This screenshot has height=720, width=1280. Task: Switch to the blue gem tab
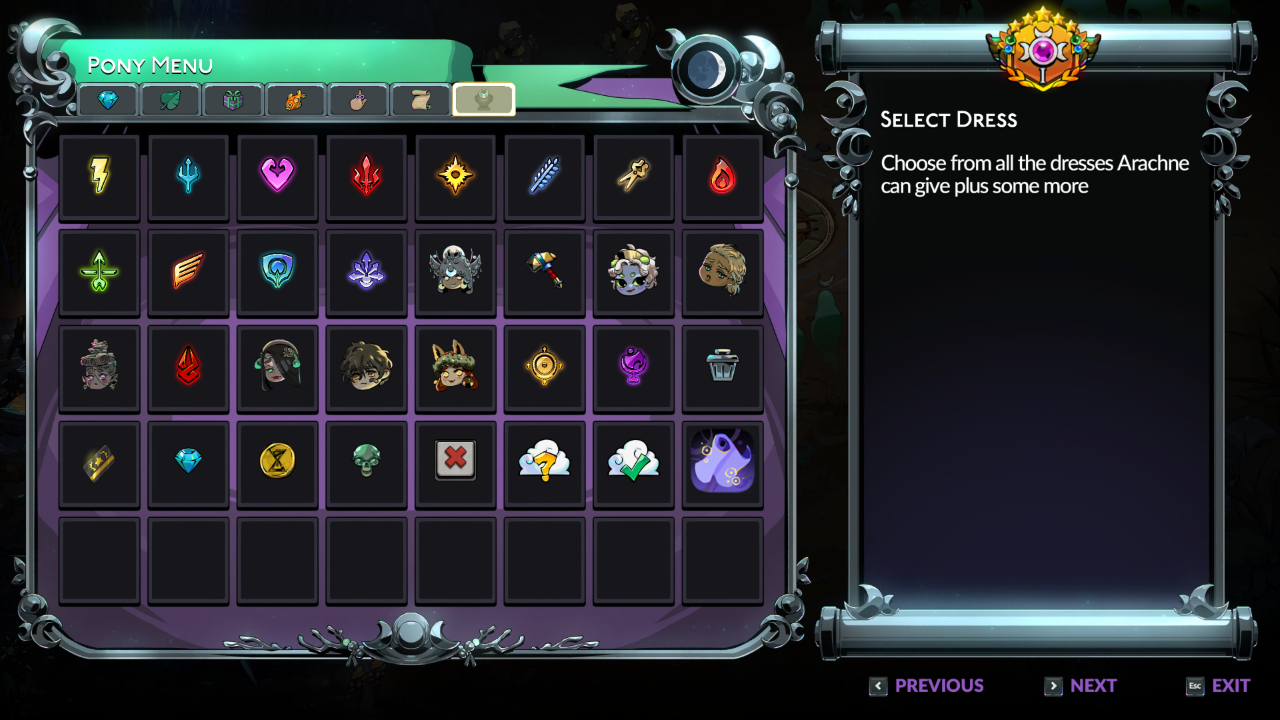[108, 100]
